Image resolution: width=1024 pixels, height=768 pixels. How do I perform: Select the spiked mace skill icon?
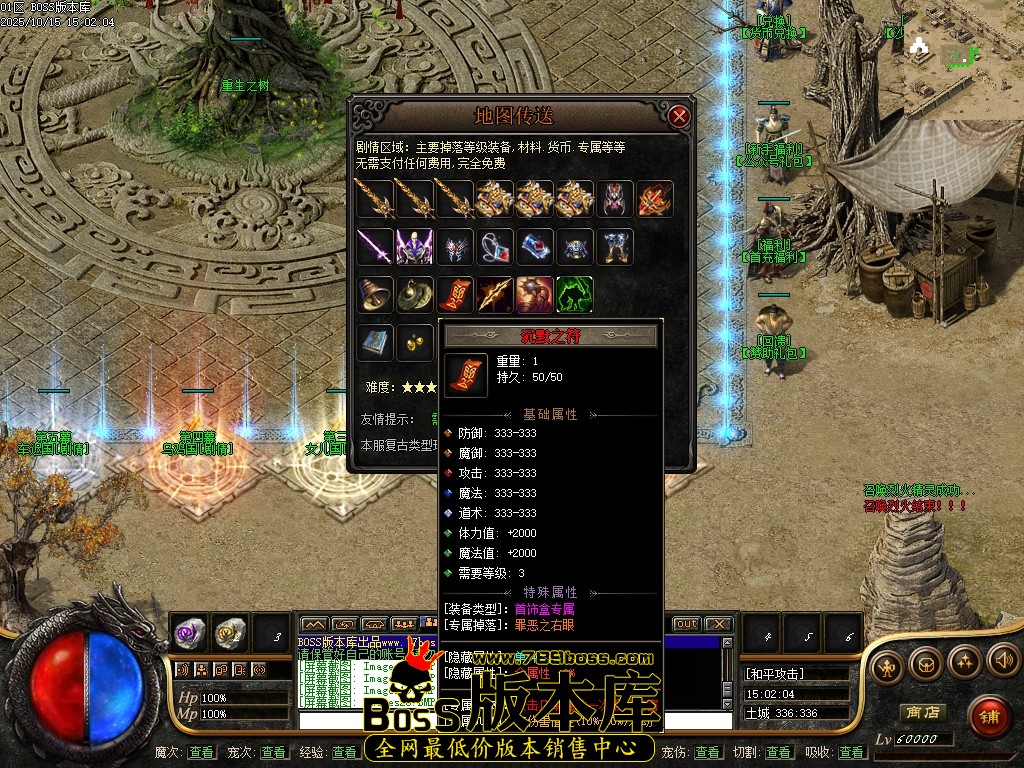(x=535, y=294)
